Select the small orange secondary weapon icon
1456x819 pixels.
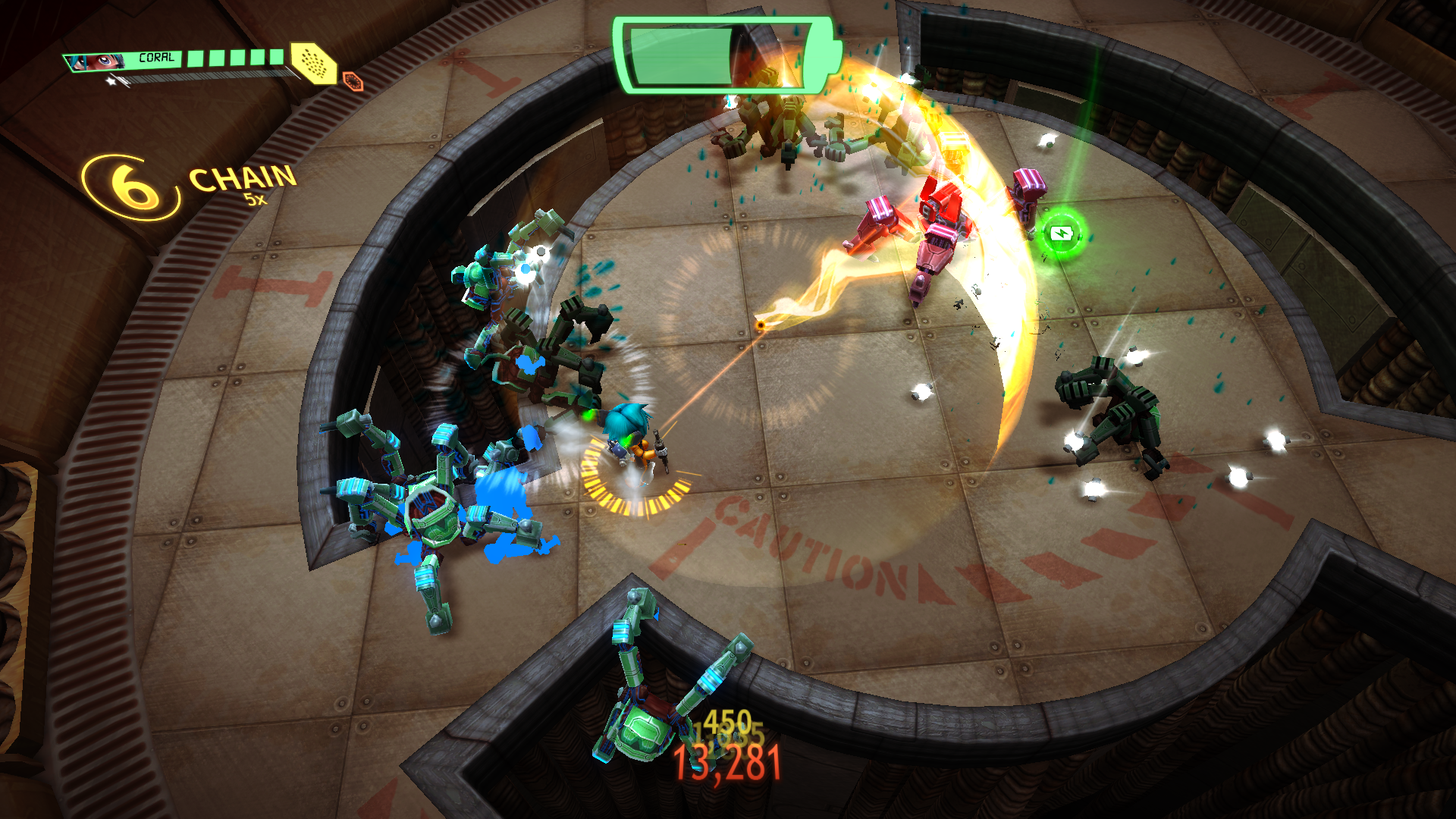pos(353,80)
